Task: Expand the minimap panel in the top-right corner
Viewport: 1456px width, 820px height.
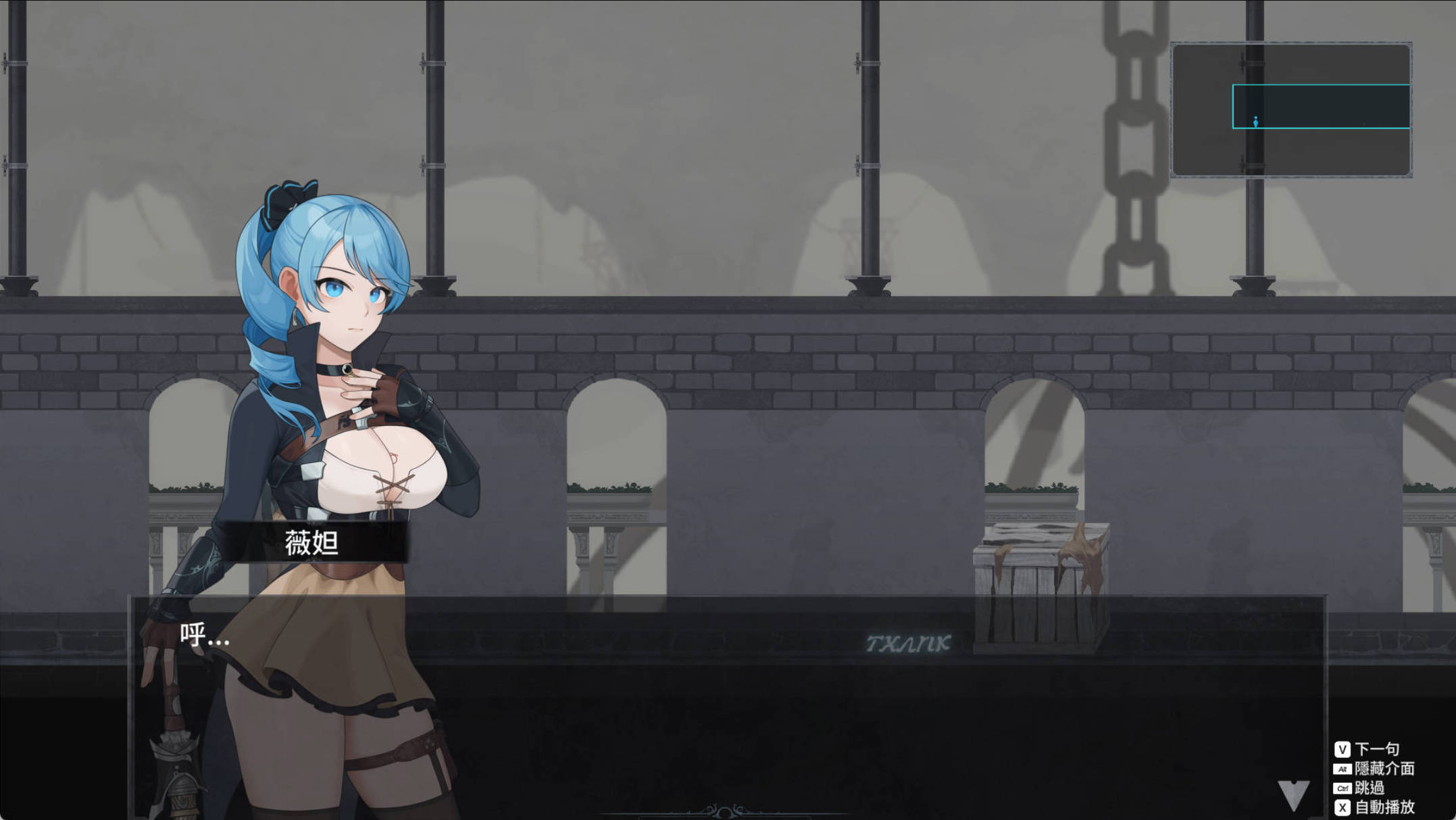Action: coord(1290,108)
